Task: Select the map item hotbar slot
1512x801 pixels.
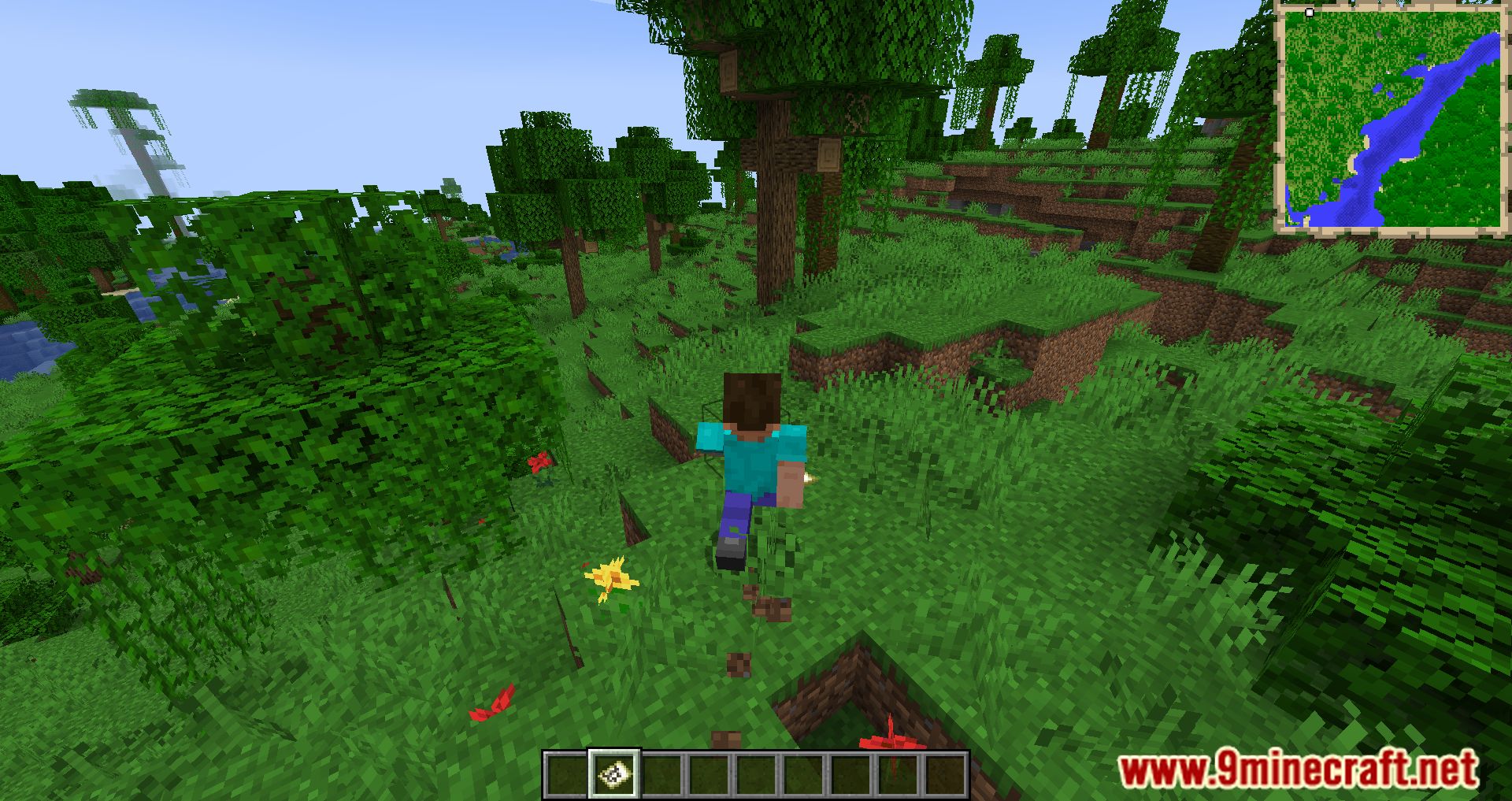Action: [x=614, y=773]
